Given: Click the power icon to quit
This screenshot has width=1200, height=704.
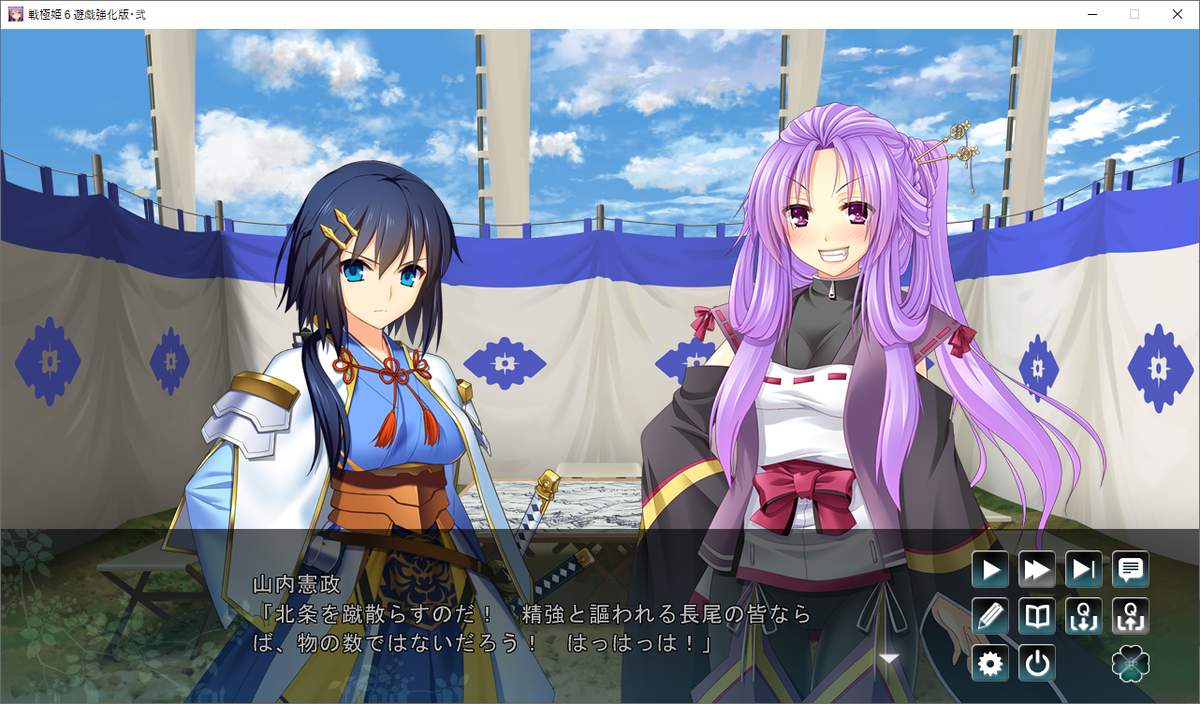Looking at the screenshot, I should coord(1037,663).
